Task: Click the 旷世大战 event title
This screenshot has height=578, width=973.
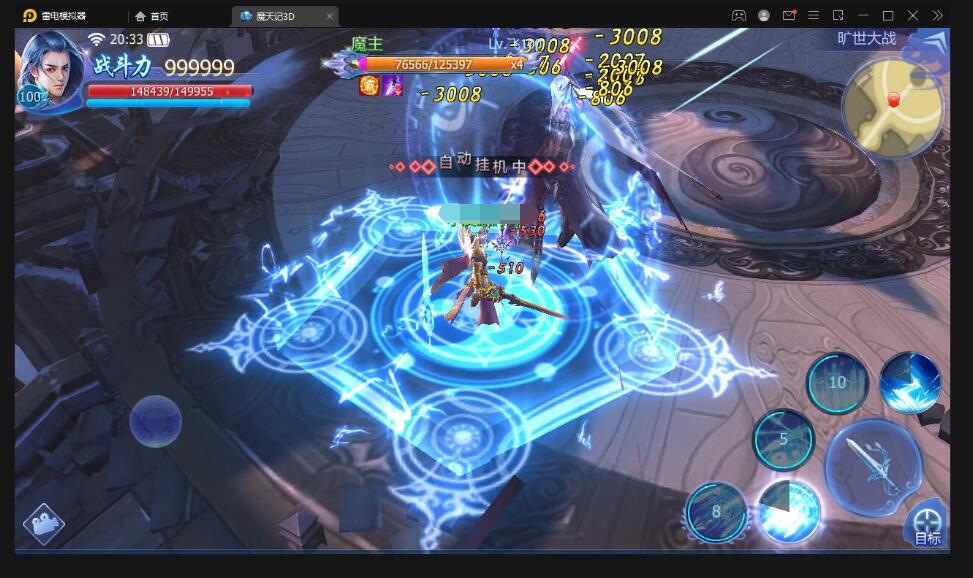Action: point(866,39)
